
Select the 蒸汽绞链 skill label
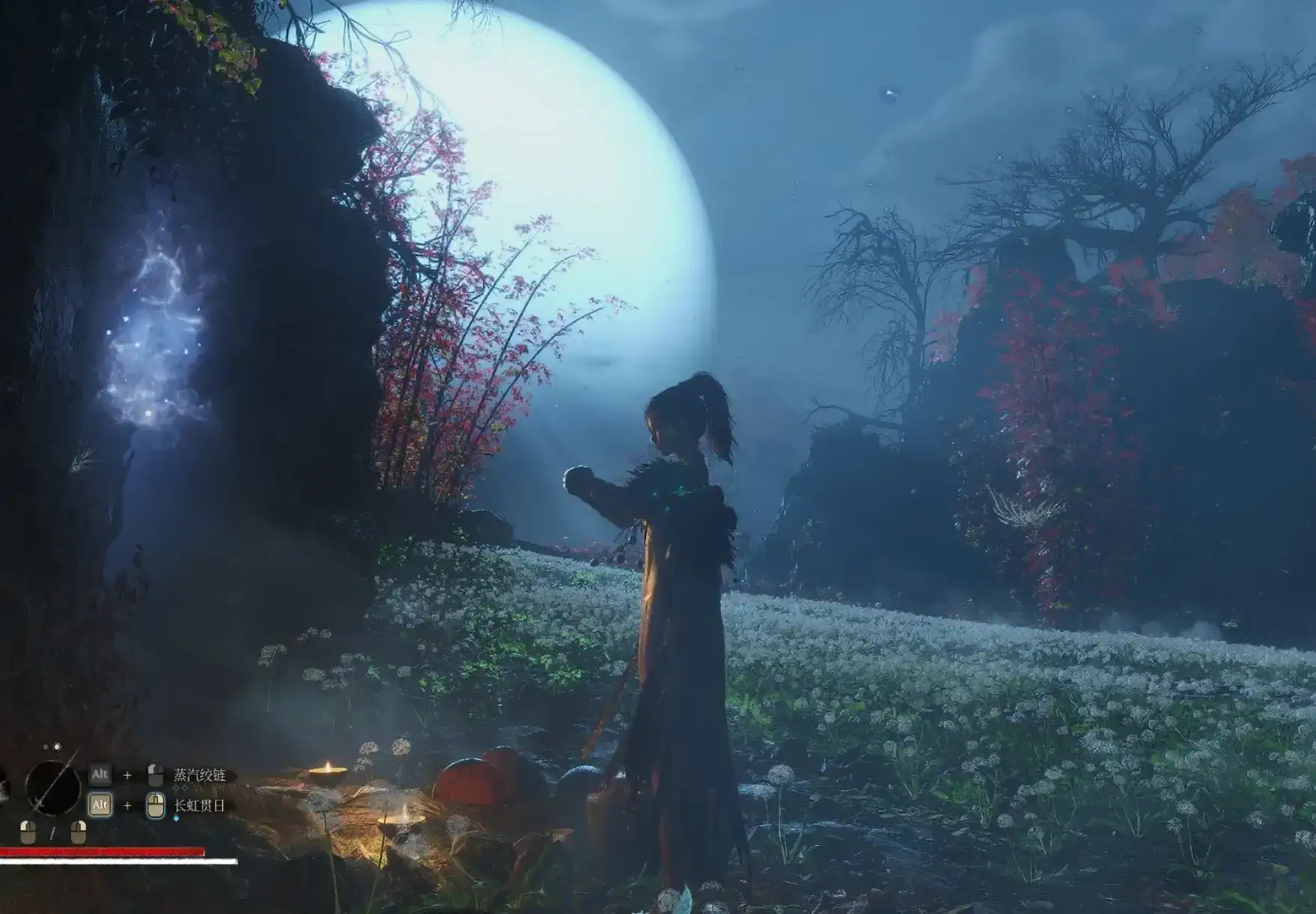[x=199, y=774]
